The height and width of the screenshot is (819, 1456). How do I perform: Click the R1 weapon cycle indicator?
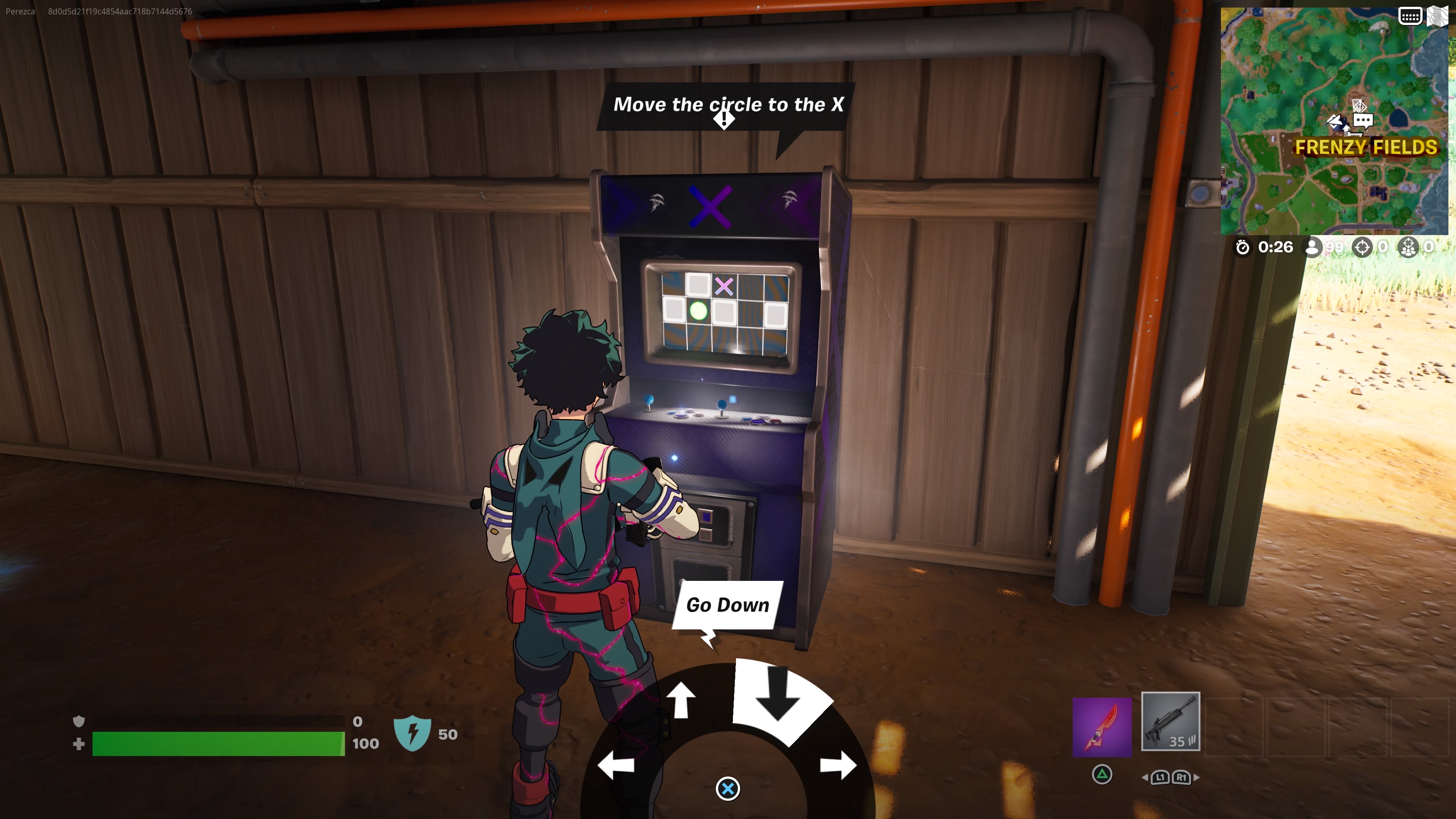click(x=1181, y=778)
